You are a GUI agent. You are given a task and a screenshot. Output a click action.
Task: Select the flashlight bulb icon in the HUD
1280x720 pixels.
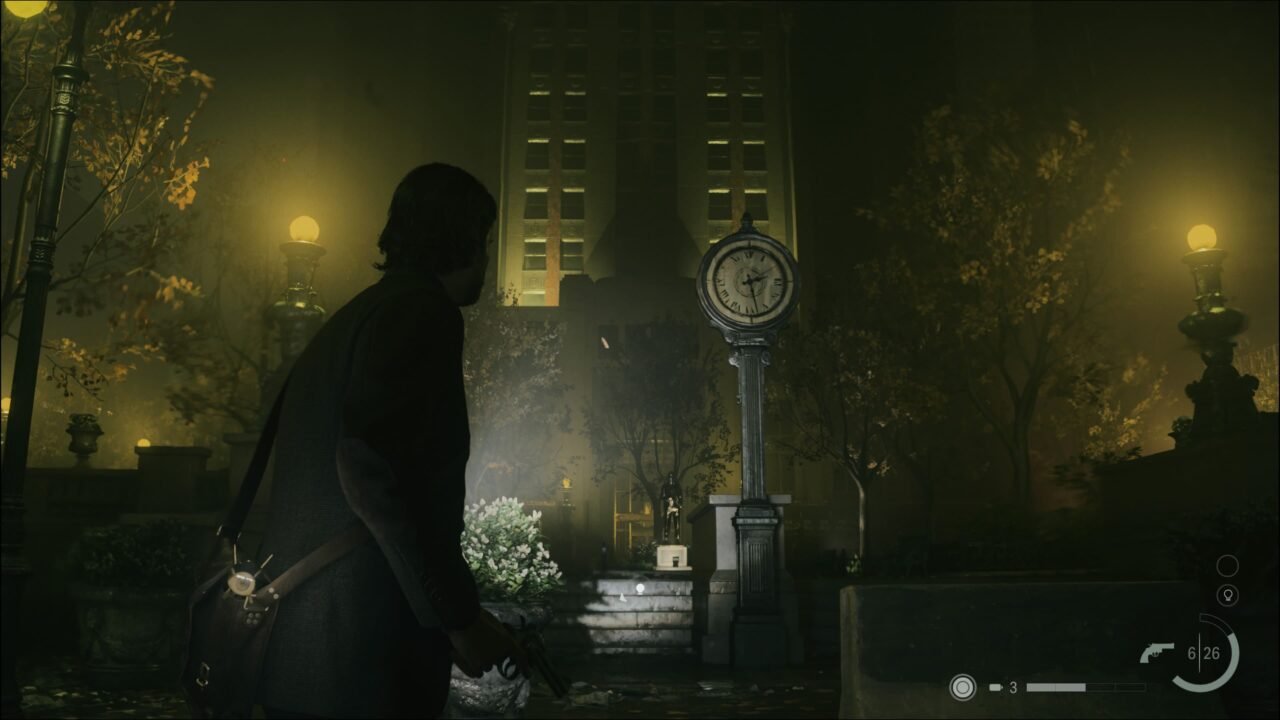[1228, 595]
